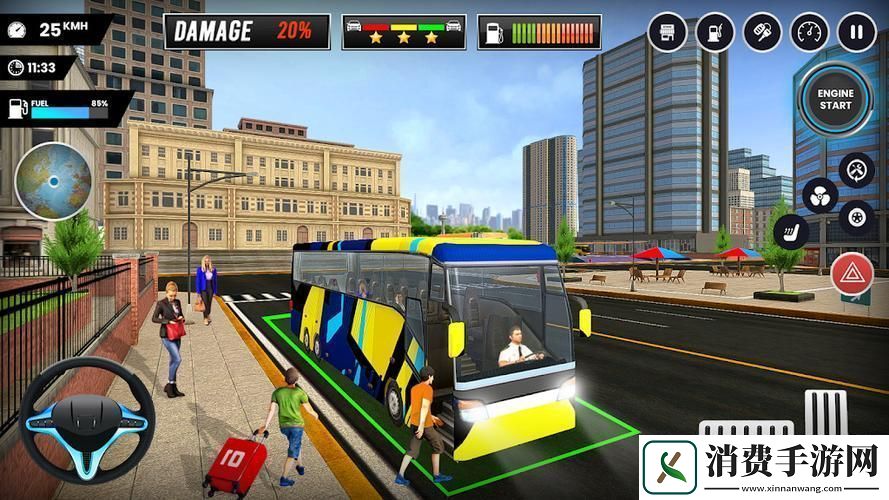Pause the game
The width and height of the screenshot is (889, 500).
[x=856, y=32]
